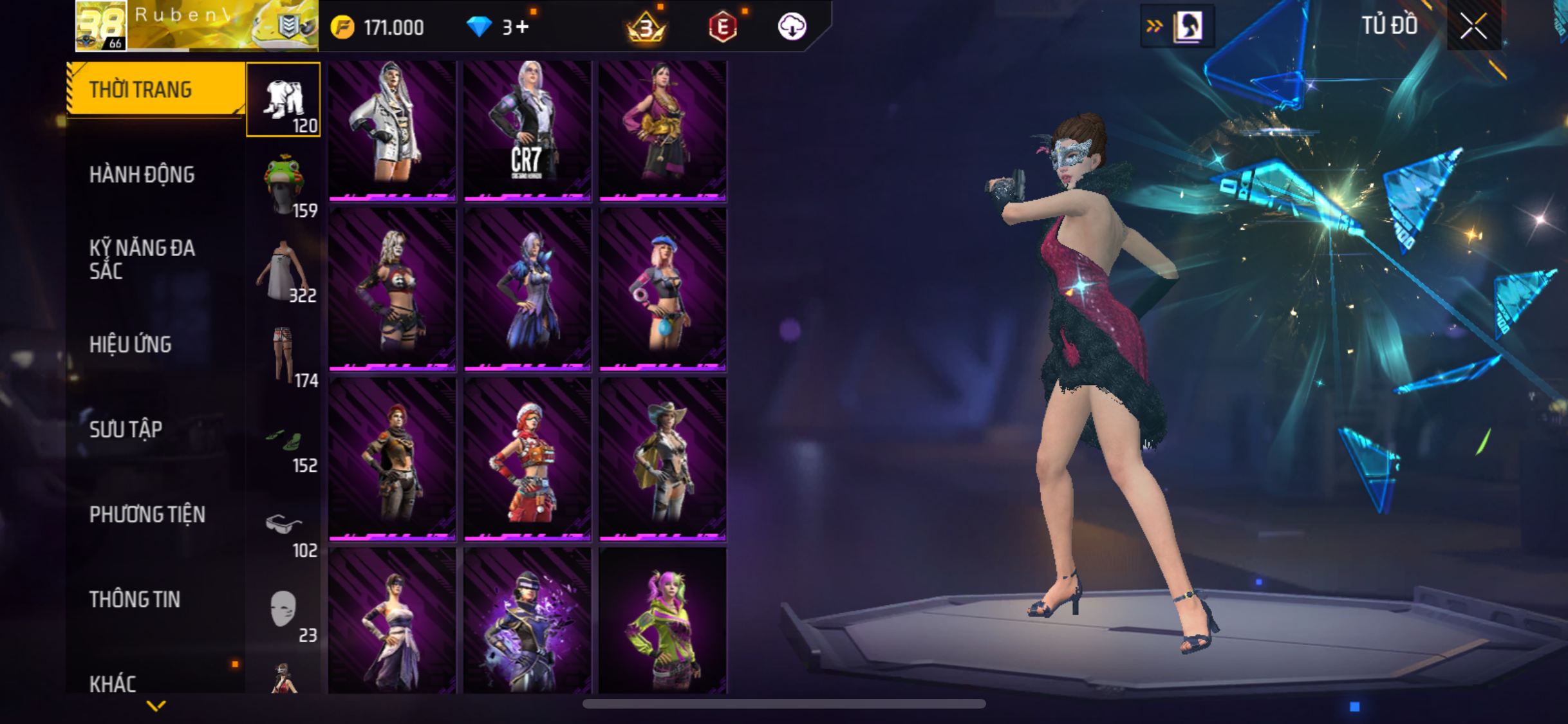This screenshot has height=724, width=1568.
Task: Open the KỸ NĂNG ĐA SẮC category
Action: (x=142, y=259)
